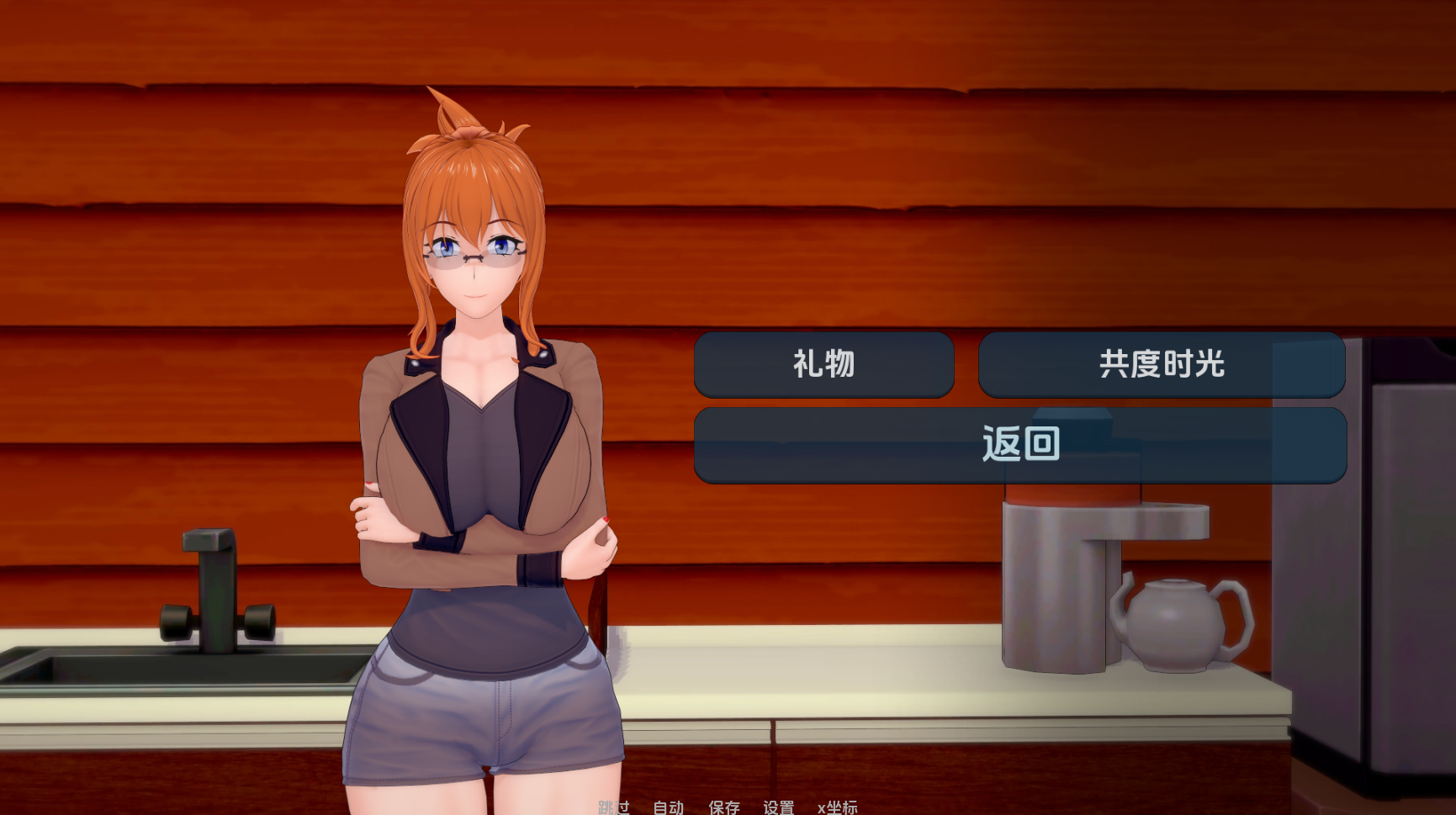Image resolution: width=1456 pixels, height=815 pixels.
Task: Choose the 礼物 (Gift) option
Action: pos(823,364)
